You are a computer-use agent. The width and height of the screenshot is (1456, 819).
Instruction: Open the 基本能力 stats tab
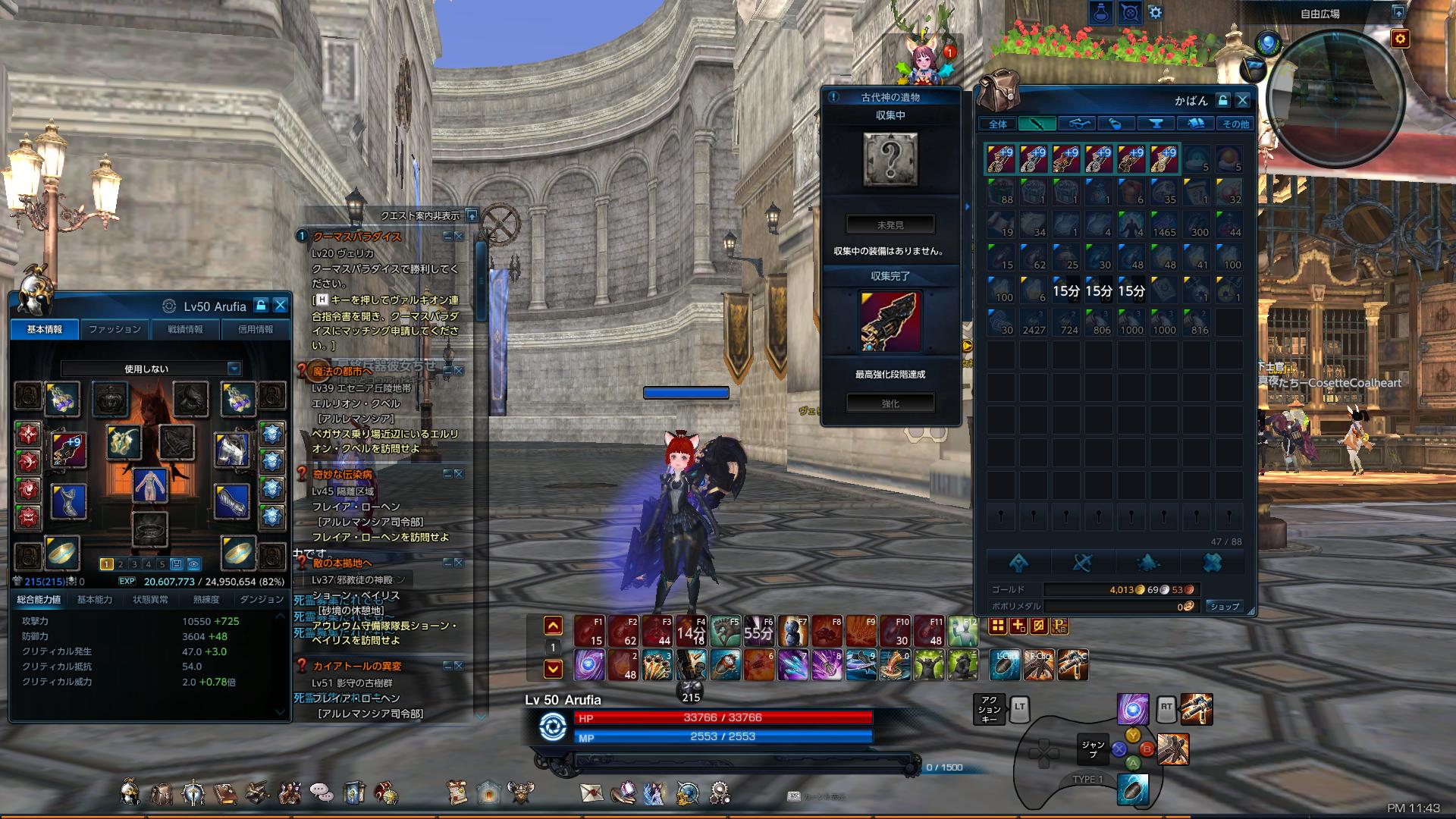pyautogui.click(x=95, y=599)
